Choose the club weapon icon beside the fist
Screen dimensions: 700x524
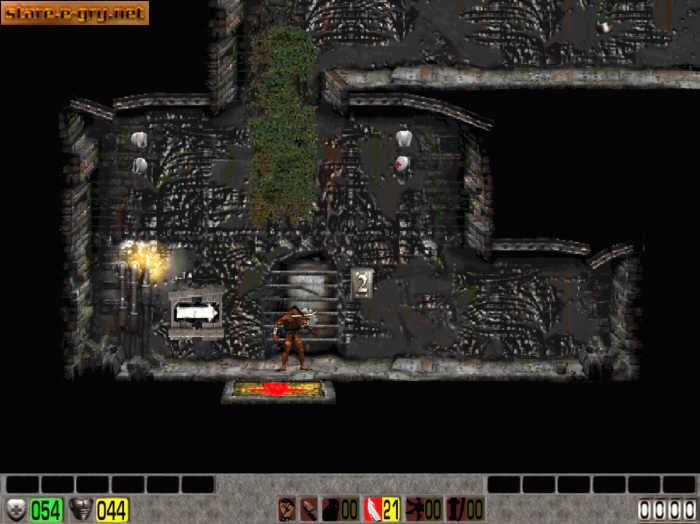(x=308, y=509)
